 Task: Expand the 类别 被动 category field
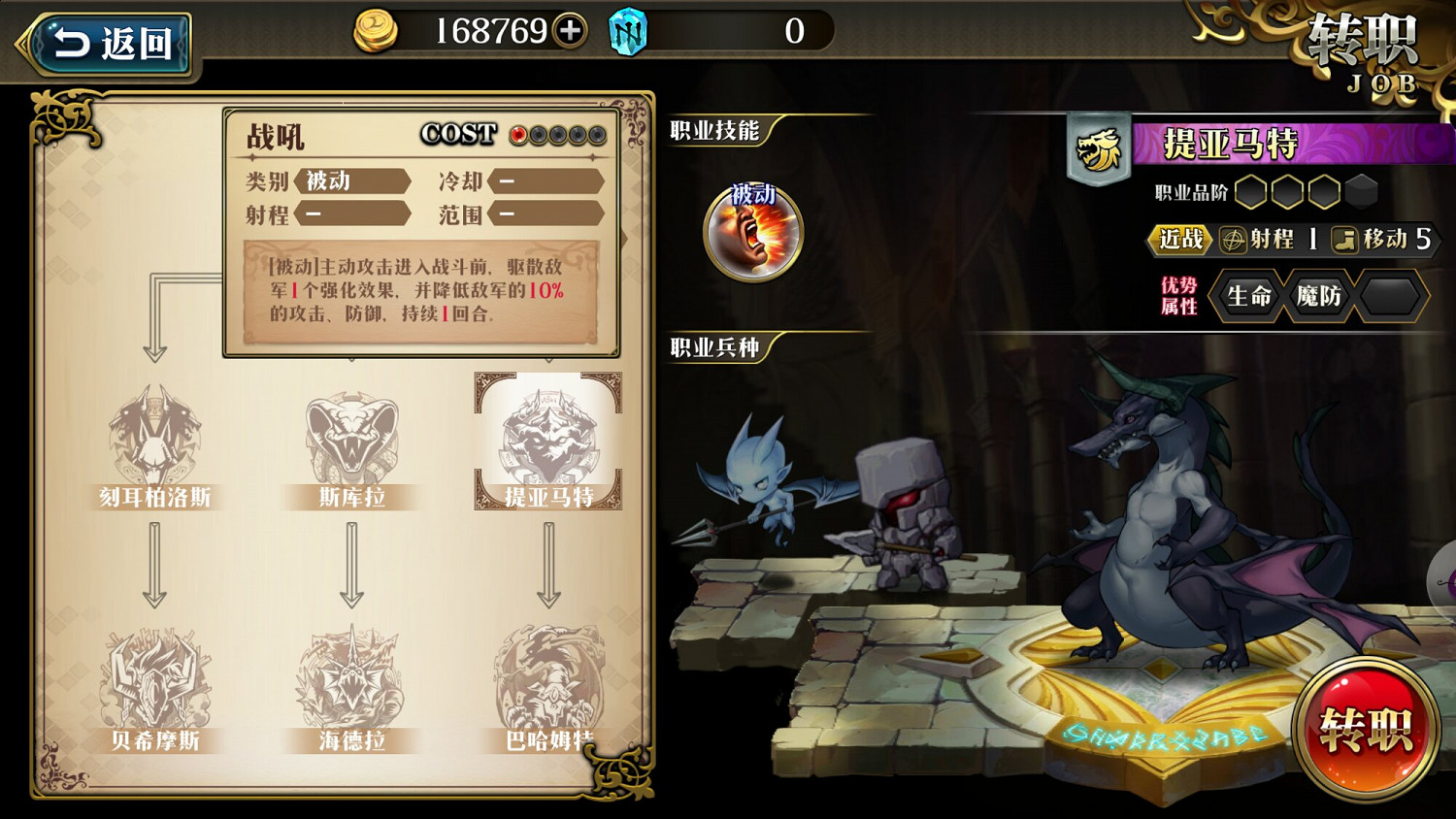(x=354, y=180)
